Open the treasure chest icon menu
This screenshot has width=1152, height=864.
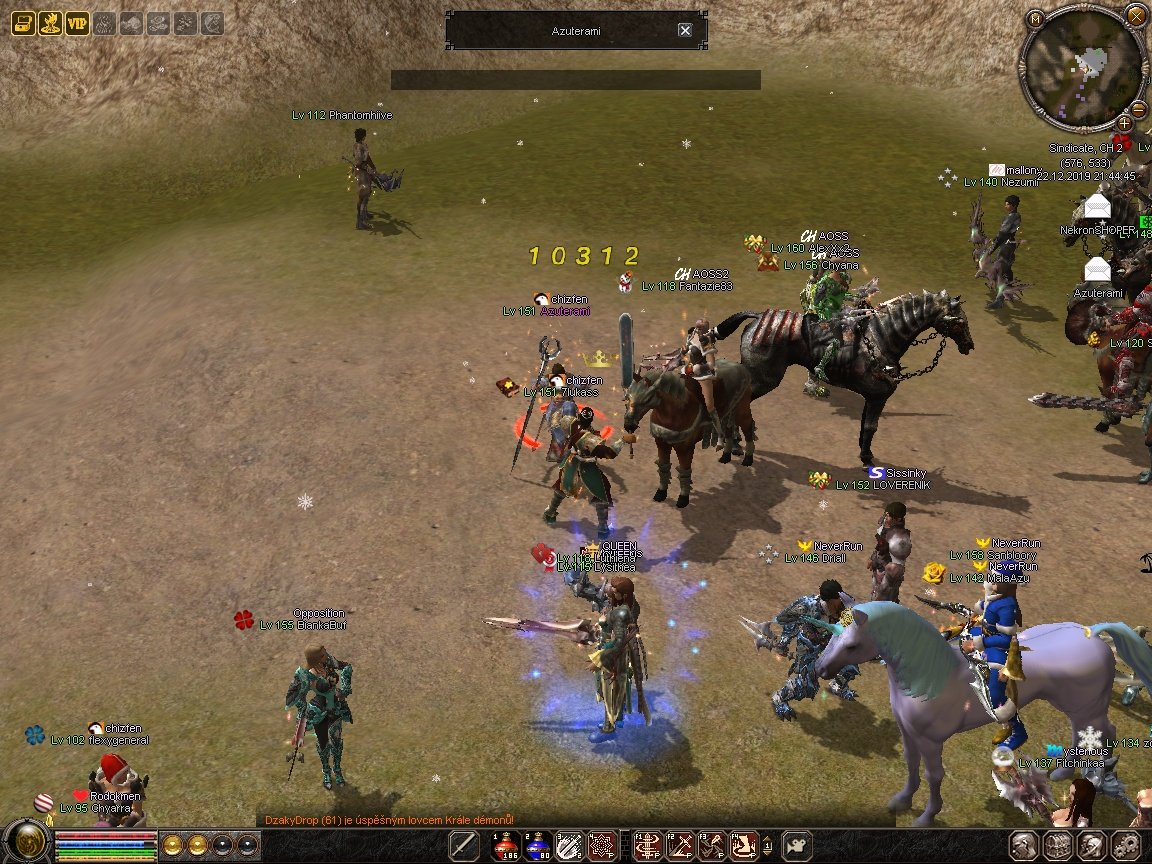(x=23, y=23)
